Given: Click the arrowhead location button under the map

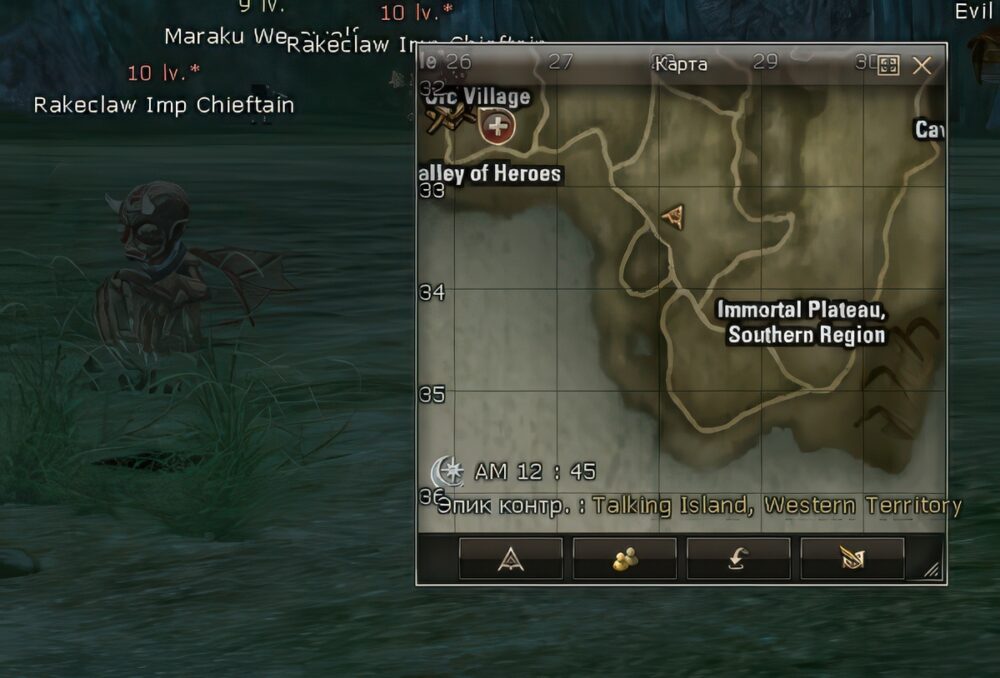Looking at the screenshot, I should click(x=510, y=559).
